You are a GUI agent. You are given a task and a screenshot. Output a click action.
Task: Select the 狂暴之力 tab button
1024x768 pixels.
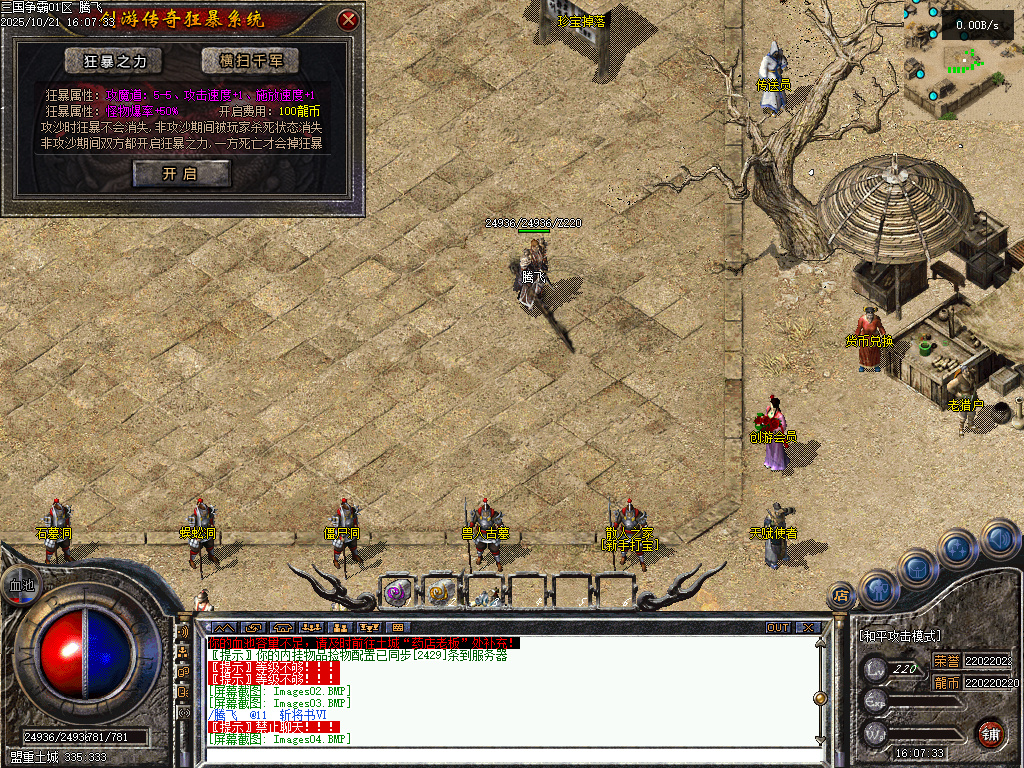(x=112, y=61)
